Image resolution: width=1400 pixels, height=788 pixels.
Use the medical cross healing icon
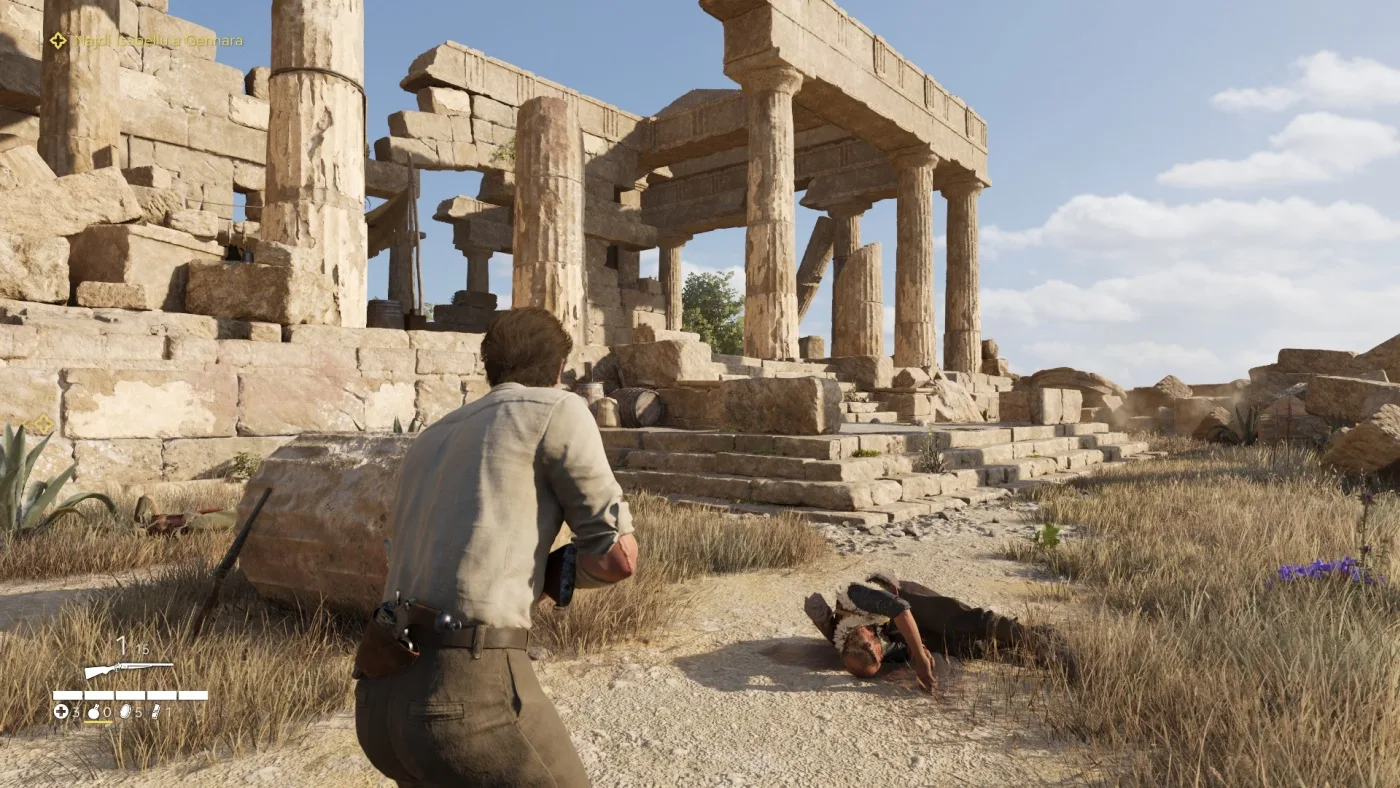pyautogui.click(x=61, y=712)
